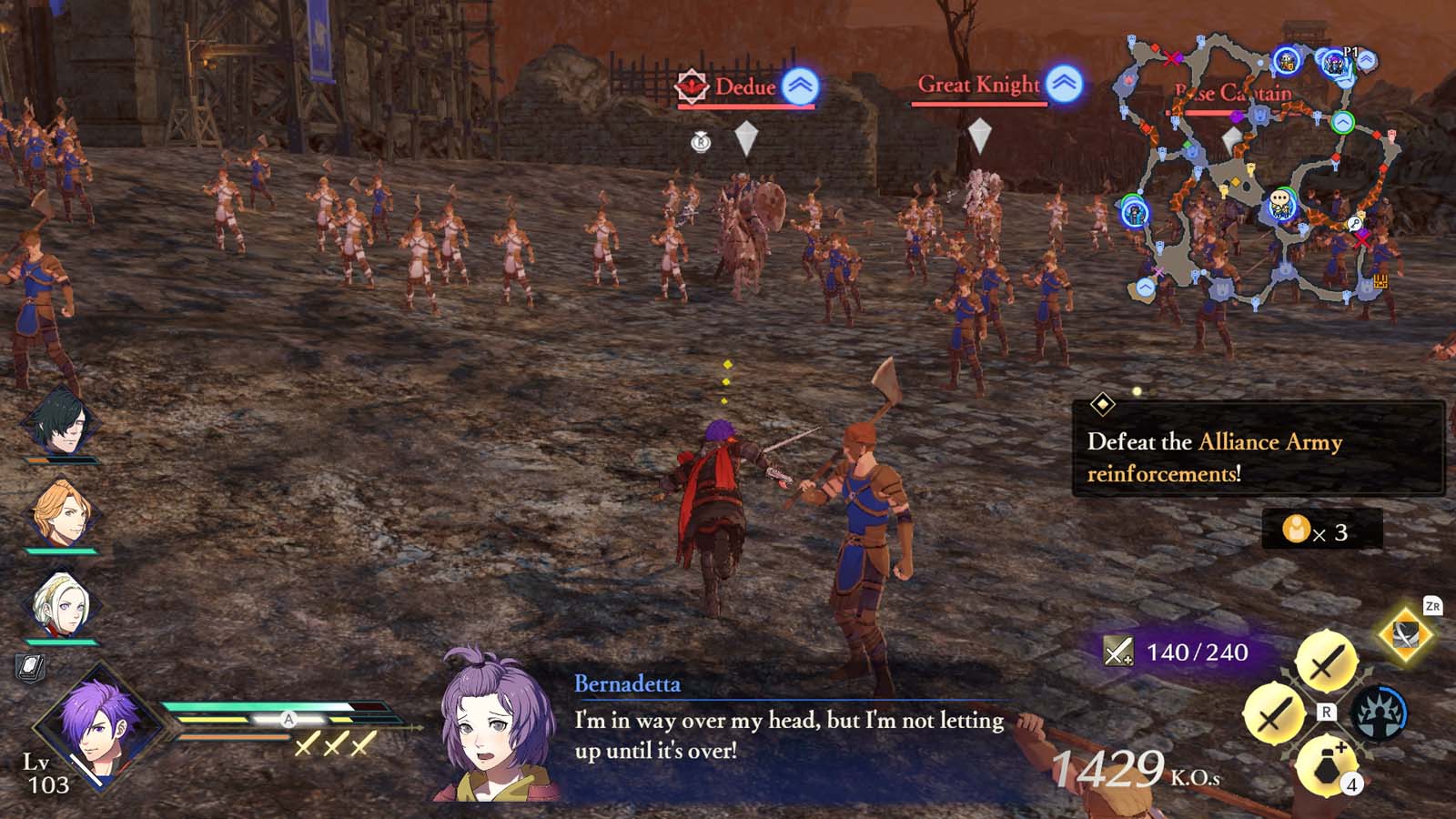Click the vulnerary item icon showing 4 uses
Image resolution: width=1456 pixels, height=819 pixels.
pyautogui.click(x=1326, y=766)
